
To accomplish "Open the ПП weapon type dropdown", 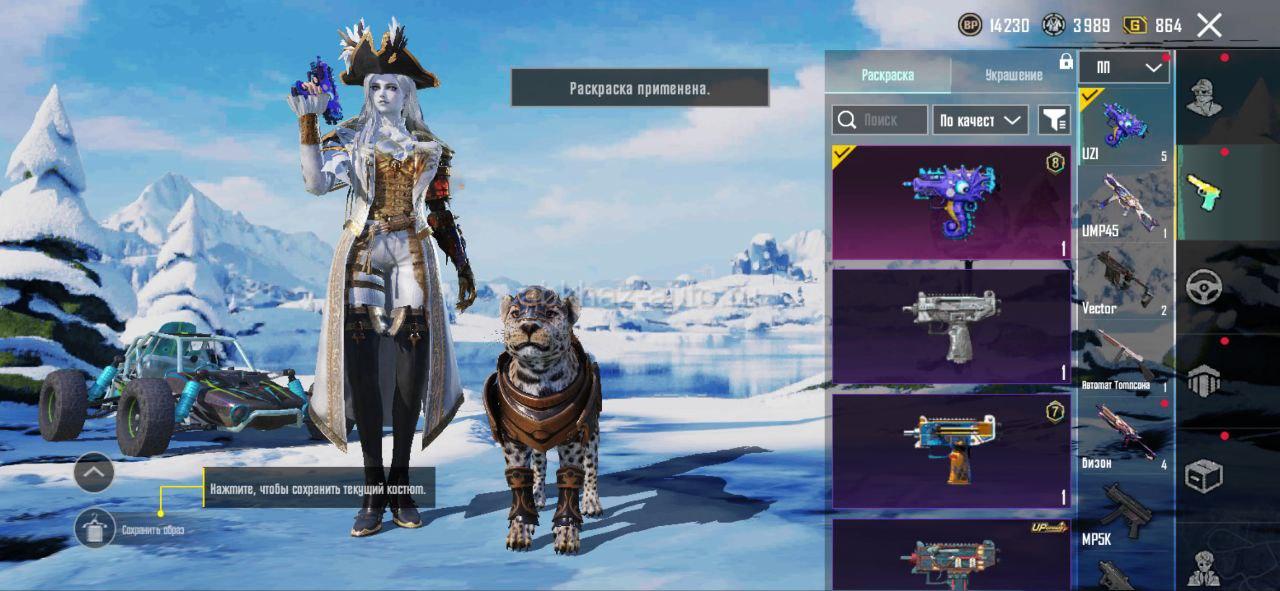I will (x=1125, y=68).
